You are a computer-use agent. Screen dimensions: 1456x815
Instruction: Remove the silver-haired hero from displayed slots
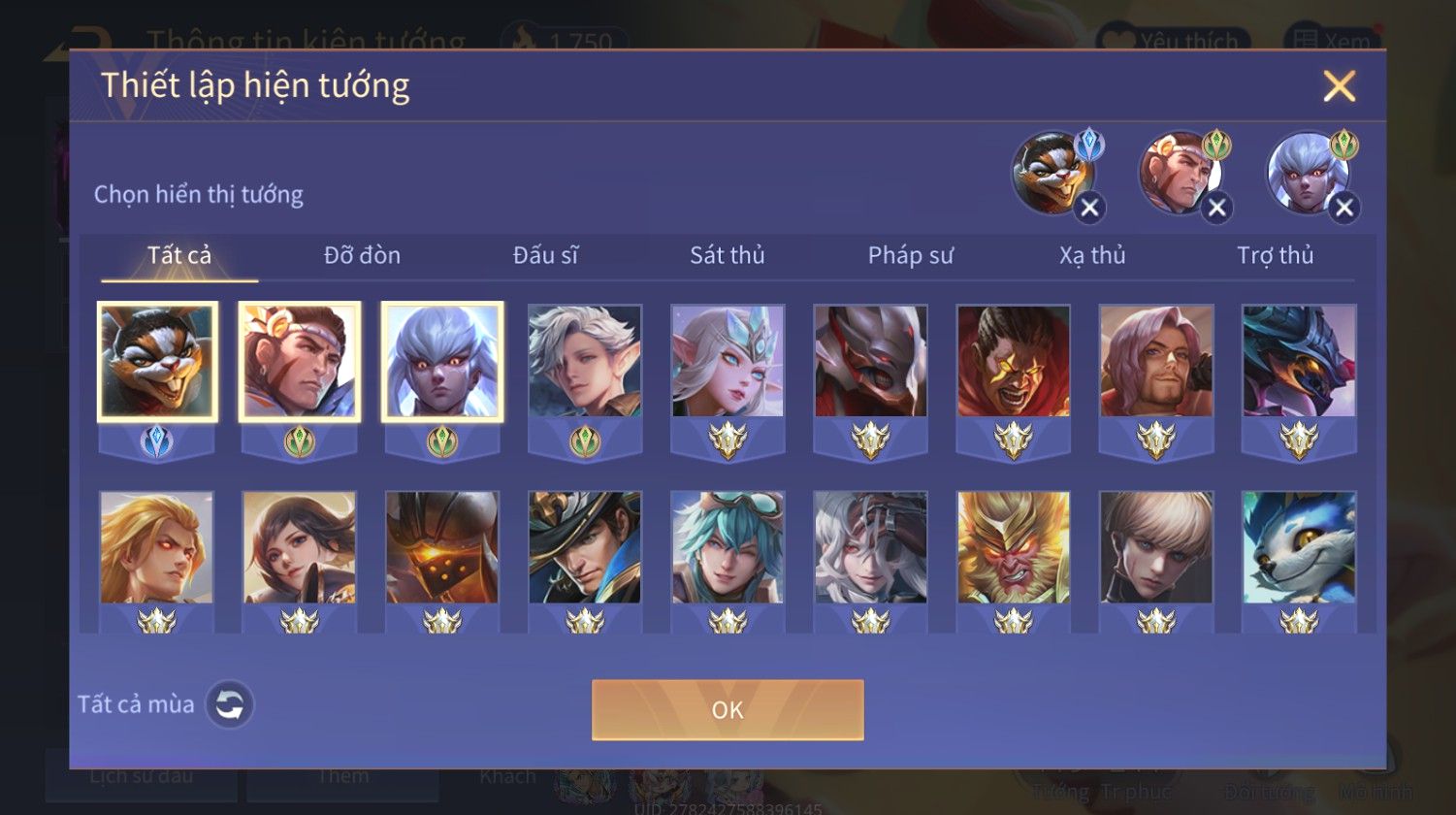[x=1343, y=208]
